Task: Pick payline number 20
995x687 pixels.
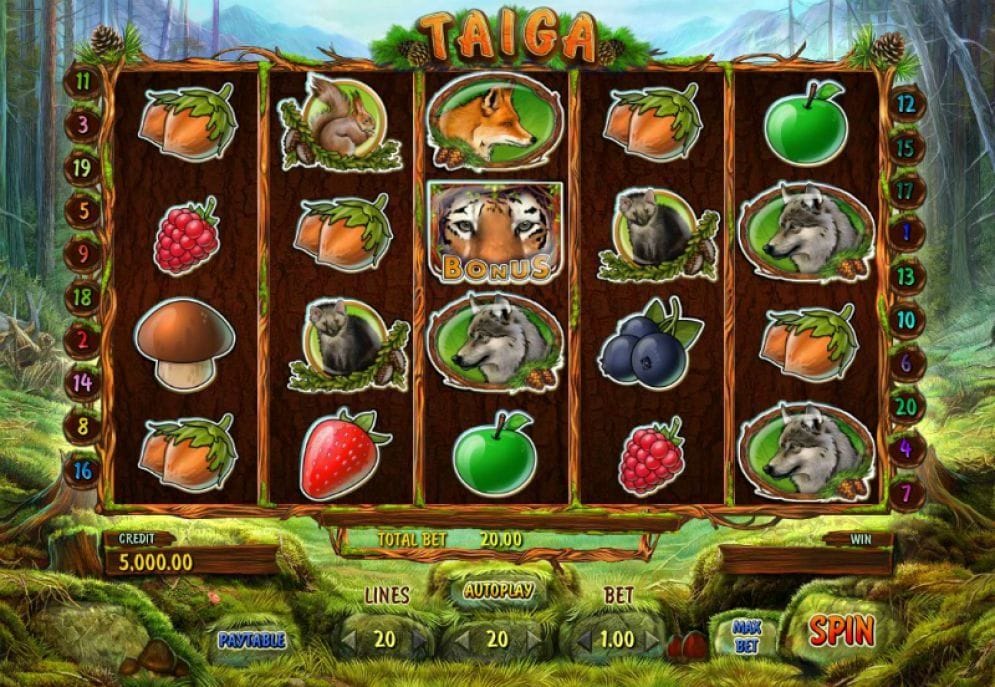Action: 906,406
